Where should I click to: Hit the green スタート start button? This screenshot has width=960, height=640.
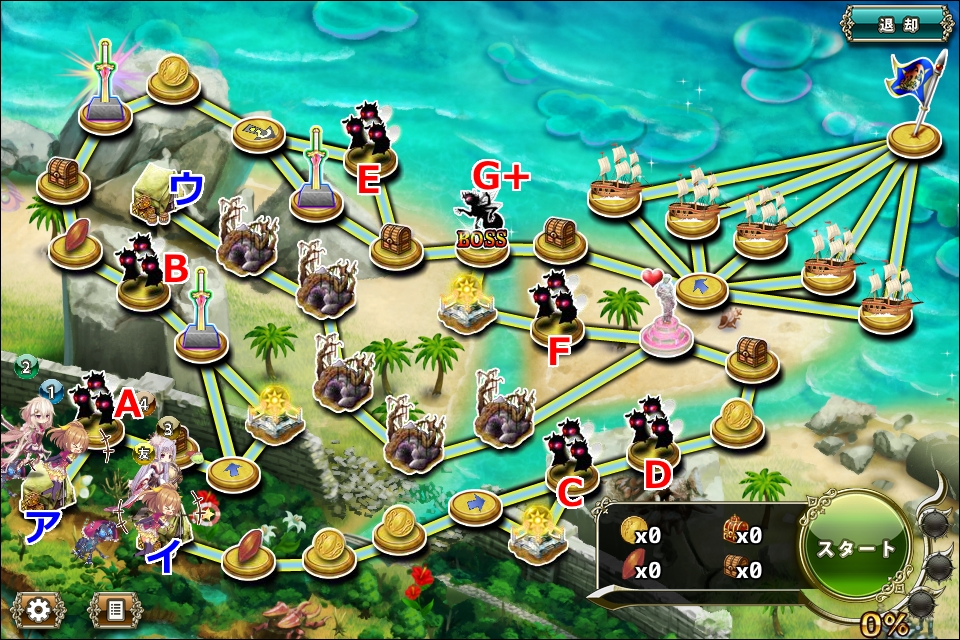pyautogui.click(x=857, y=547)
